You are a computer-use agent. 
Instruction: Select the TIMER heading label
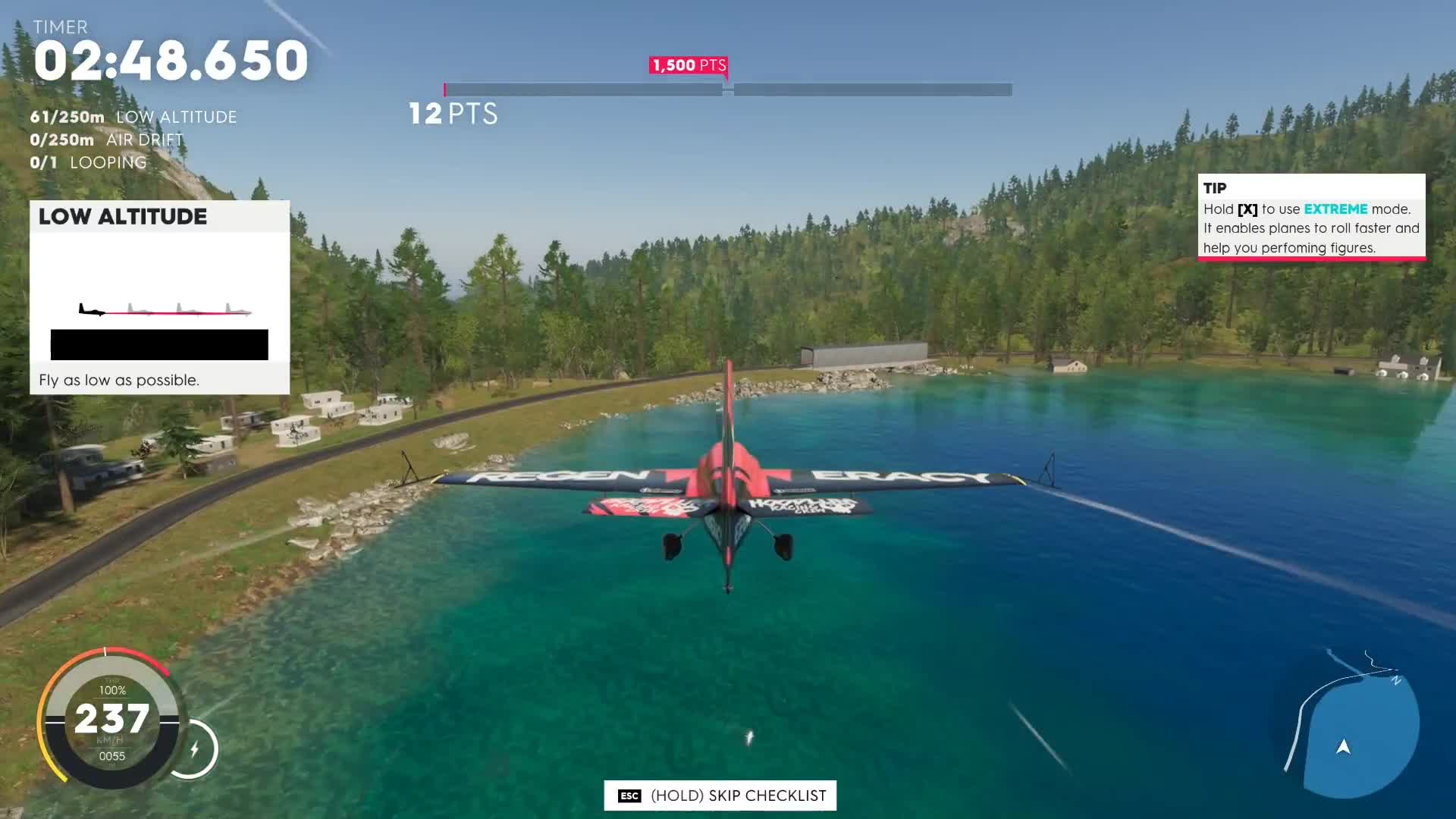61,27
